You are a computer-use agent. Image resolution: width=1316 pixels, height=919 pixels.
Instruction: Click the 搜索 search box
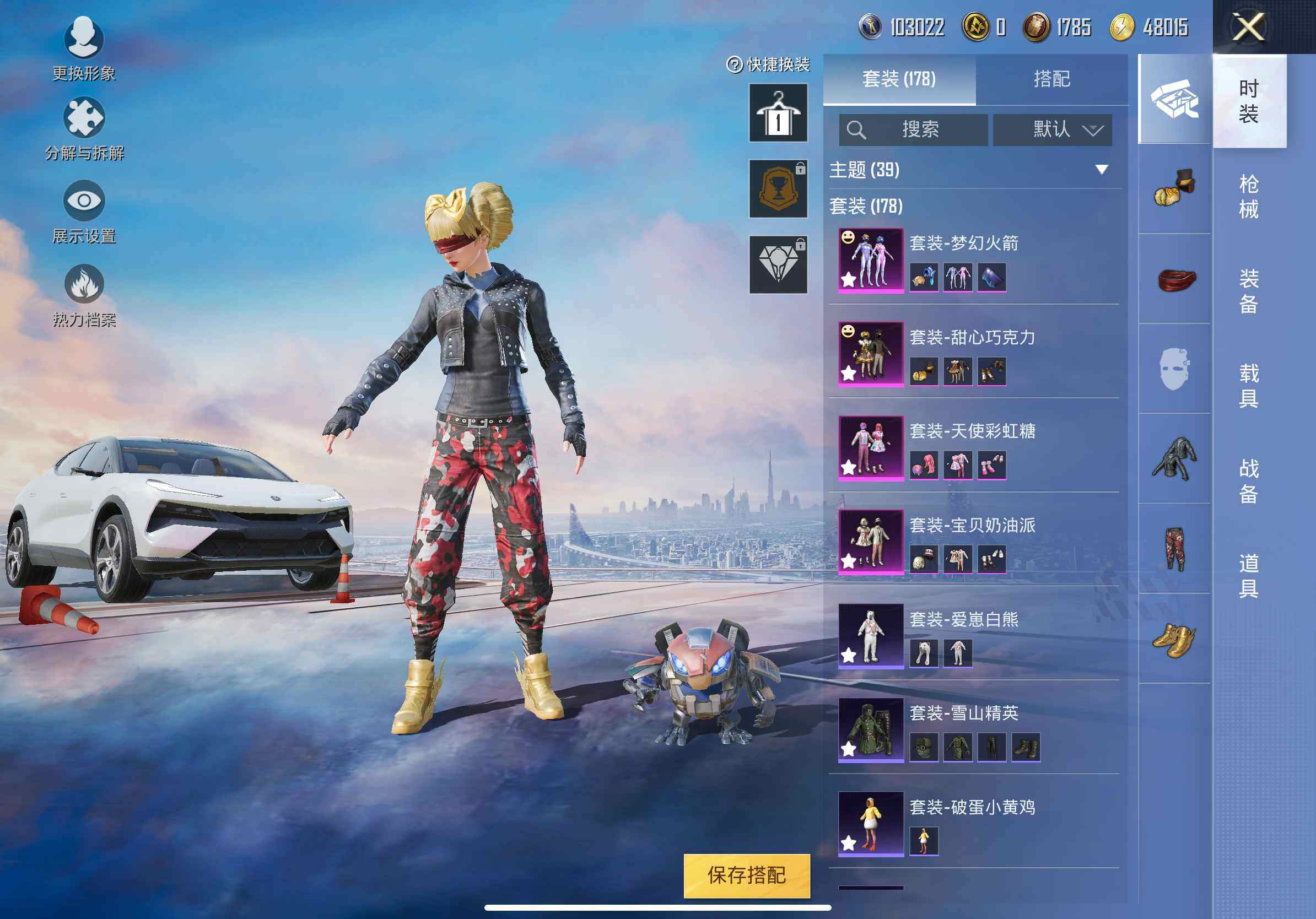pyautogui.click(x=913, y=129)
